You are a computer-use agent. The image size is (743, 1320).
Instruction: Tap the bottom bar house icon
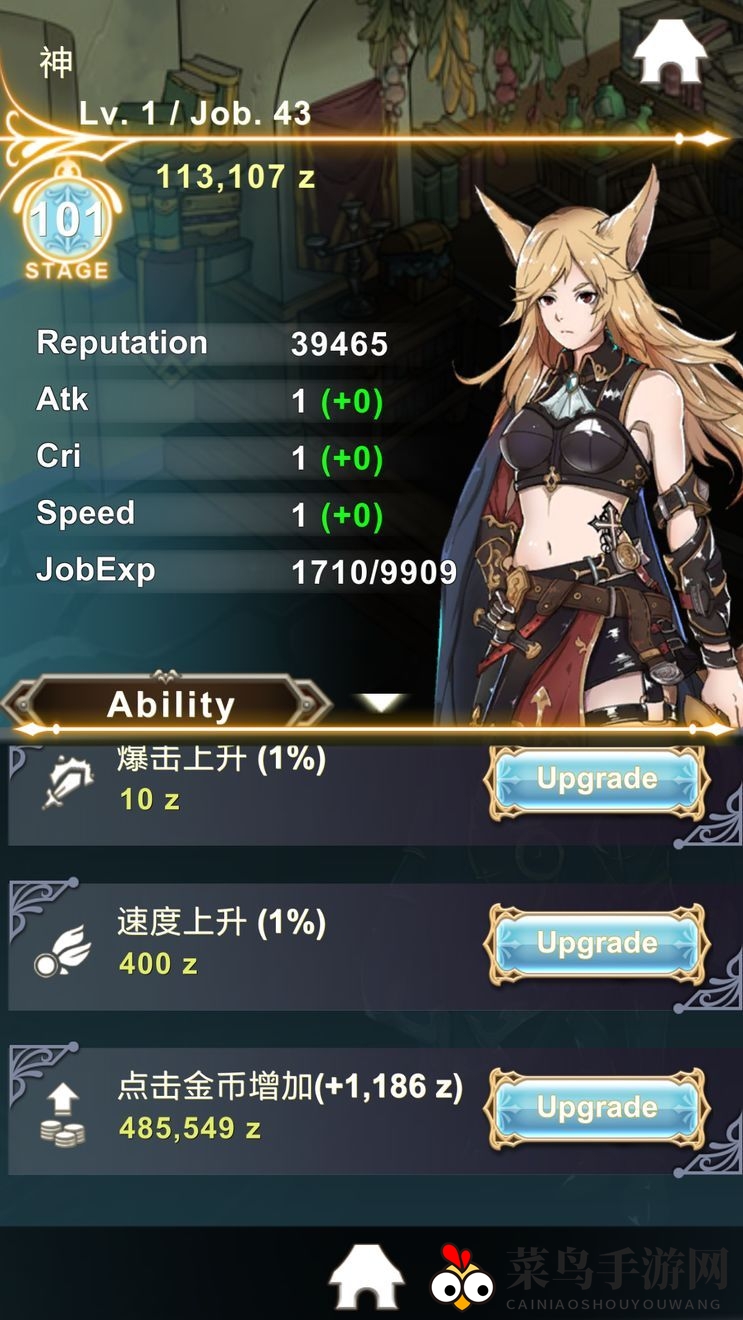click(366, 1276)
